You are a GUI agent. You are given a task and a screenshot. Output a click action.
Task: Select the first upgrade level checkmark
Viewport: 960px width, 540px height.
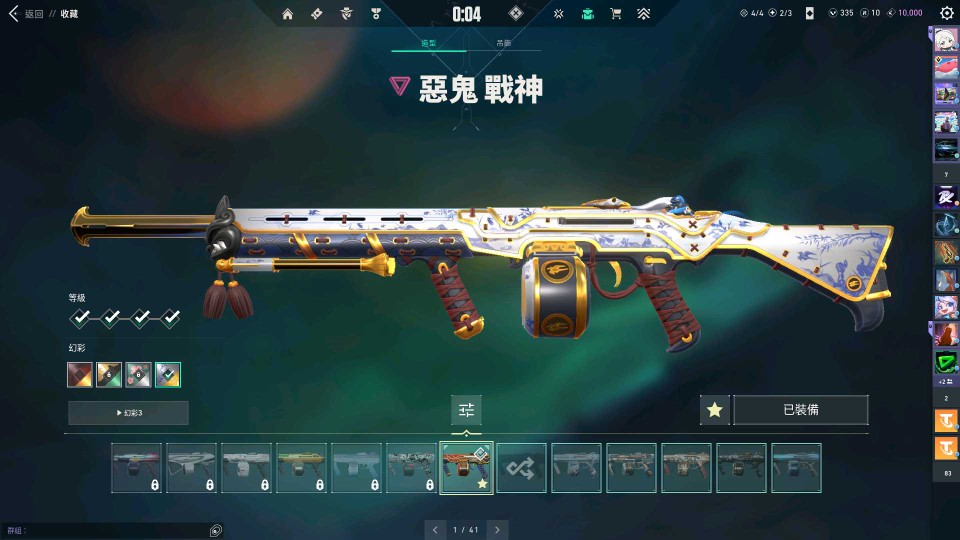[80, 318]
